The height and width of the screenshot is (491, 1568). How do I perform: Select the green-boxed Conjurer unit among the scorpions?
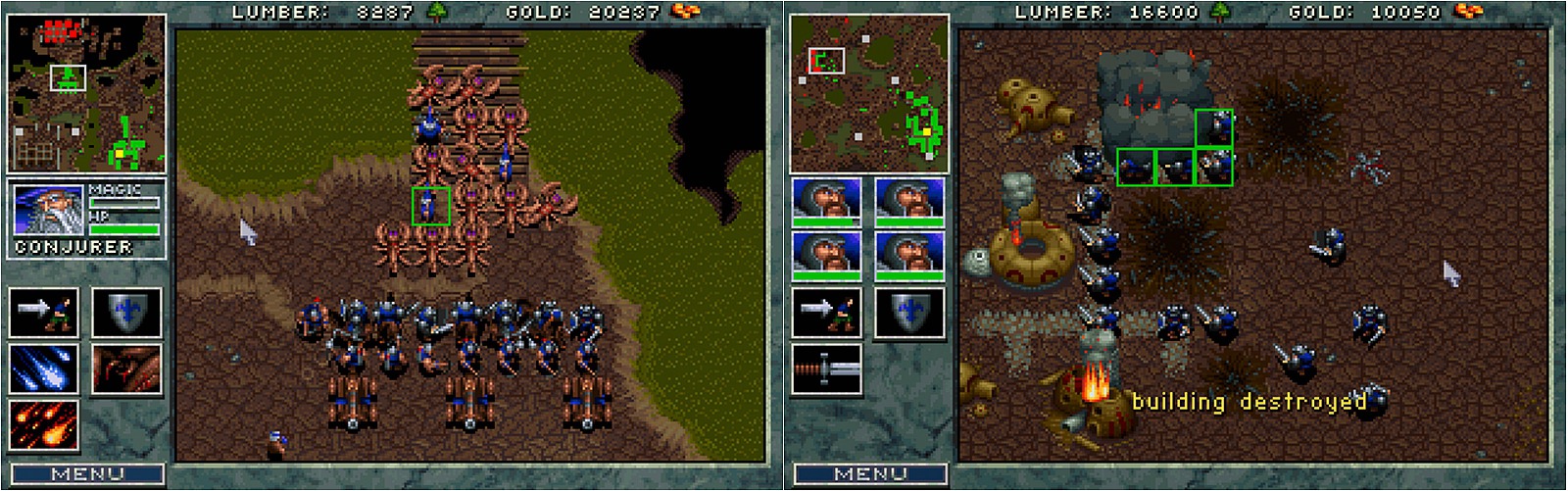click(x=430, y=206)
